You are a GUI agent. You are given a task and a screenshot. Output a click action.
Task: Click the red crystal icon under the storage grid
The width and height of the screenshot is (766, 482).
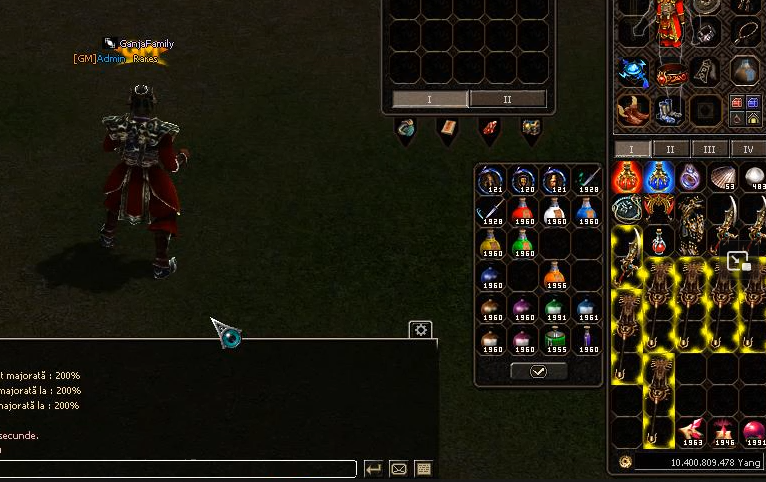click(x=488, y=129)
